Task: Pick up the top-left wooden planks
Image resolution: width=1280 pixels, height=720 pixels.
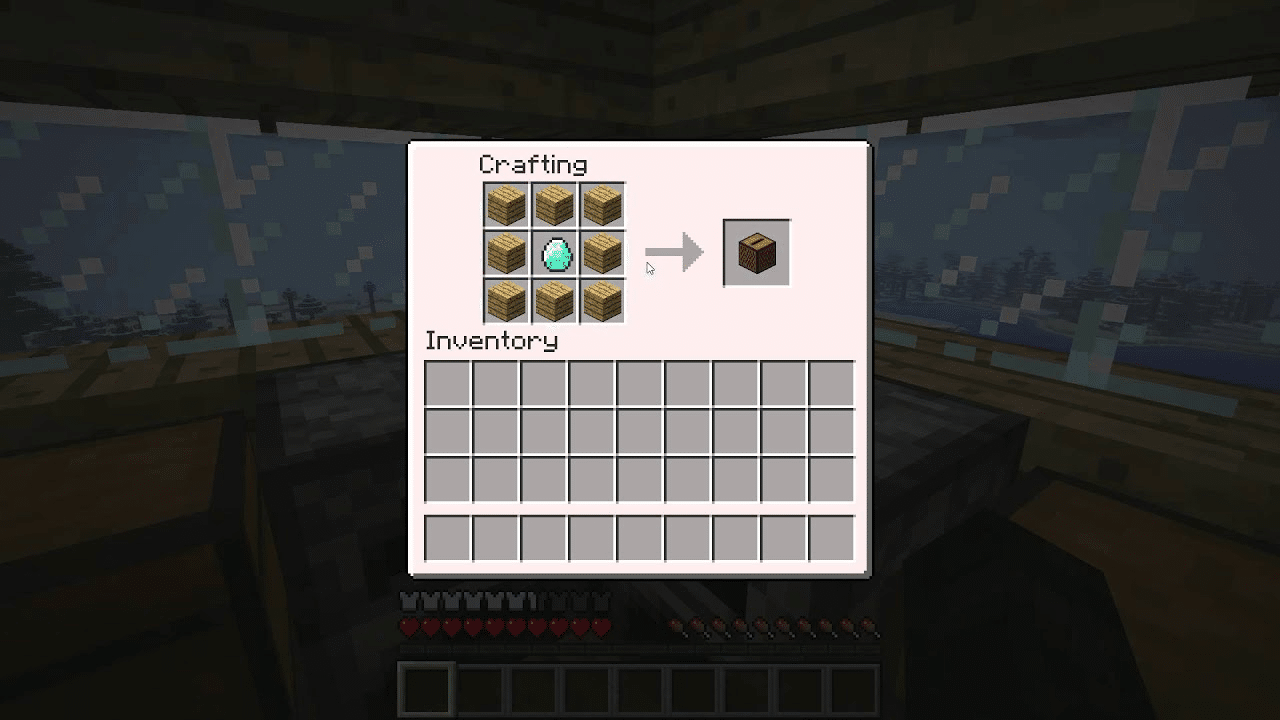Action: pyautogui.click(x=504, y=204)
